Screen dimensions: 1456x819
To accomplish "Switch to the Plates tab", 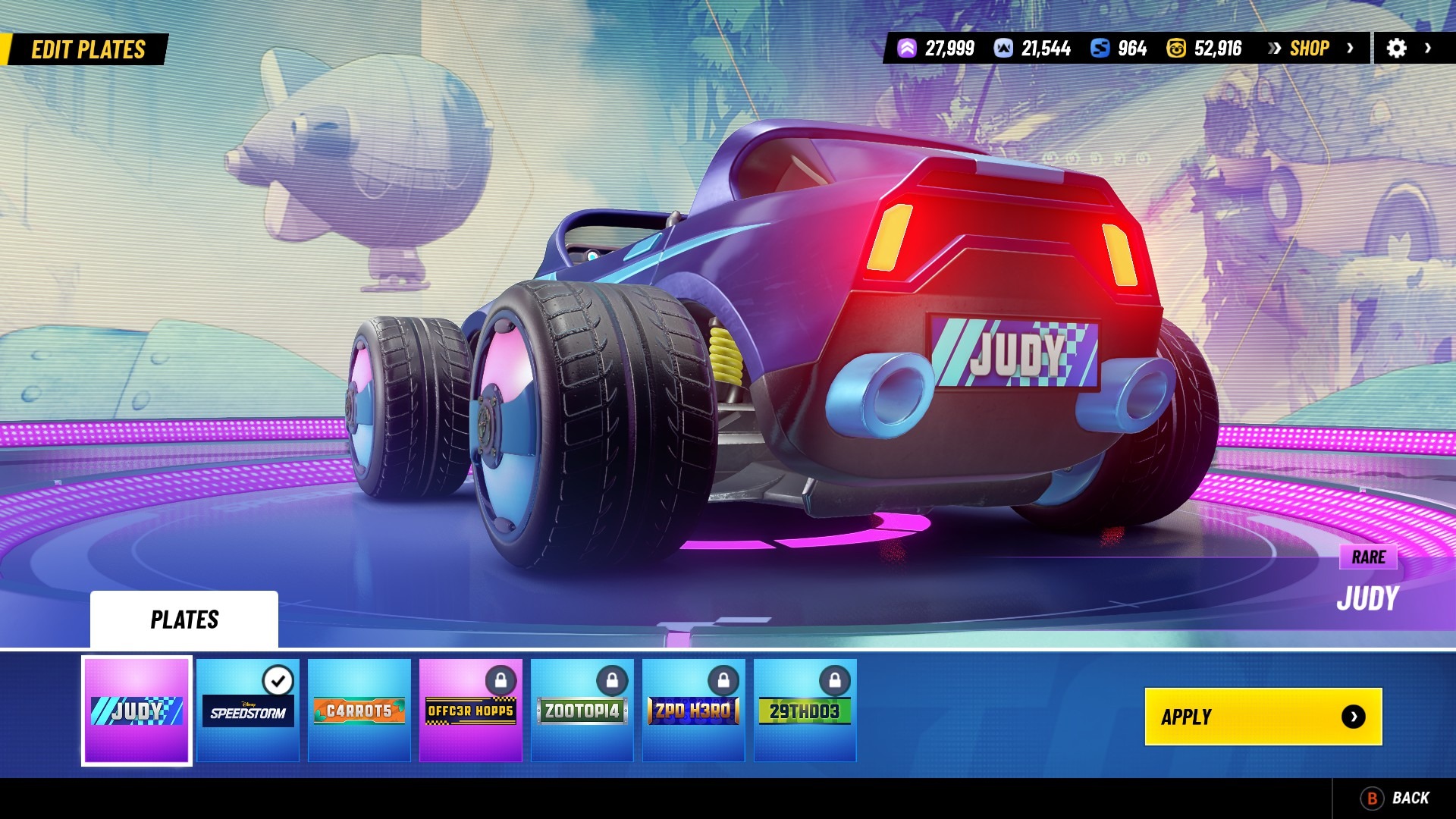I will click(x=184, y=620).
